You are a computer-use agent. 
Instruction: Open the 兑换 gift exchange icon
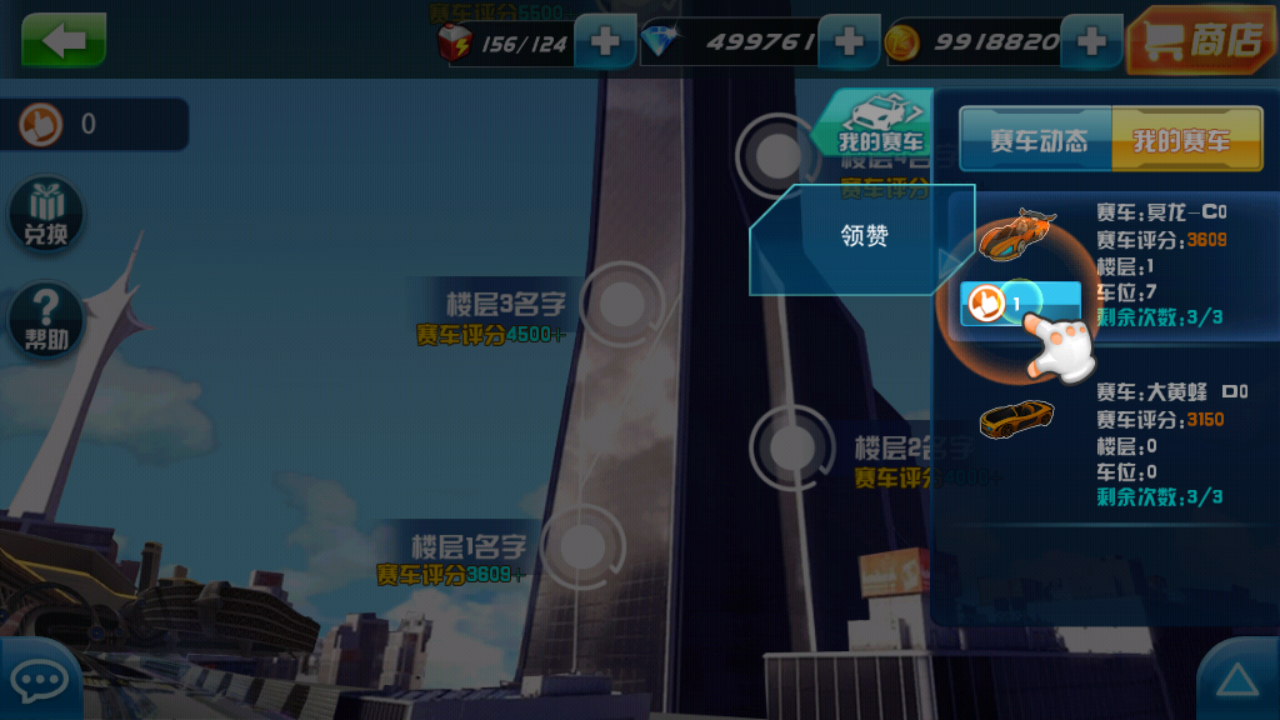pos(45,213)
